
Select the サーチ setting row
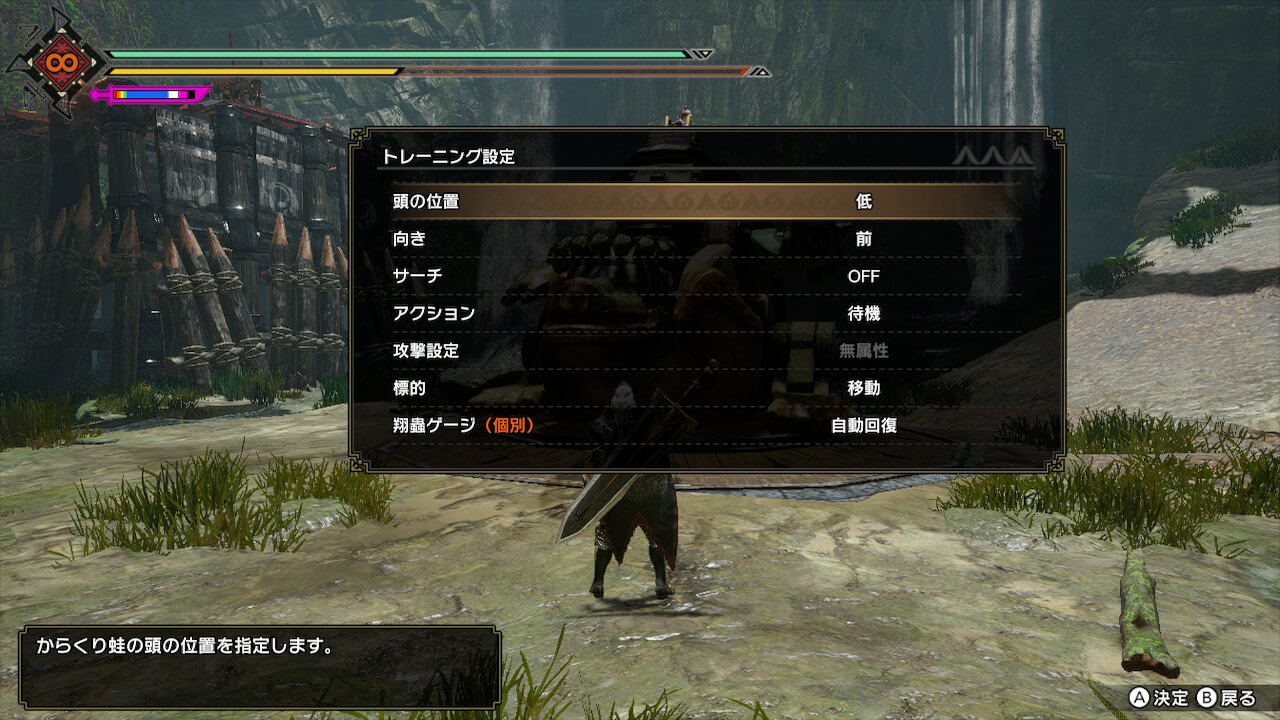click(705, 276)
